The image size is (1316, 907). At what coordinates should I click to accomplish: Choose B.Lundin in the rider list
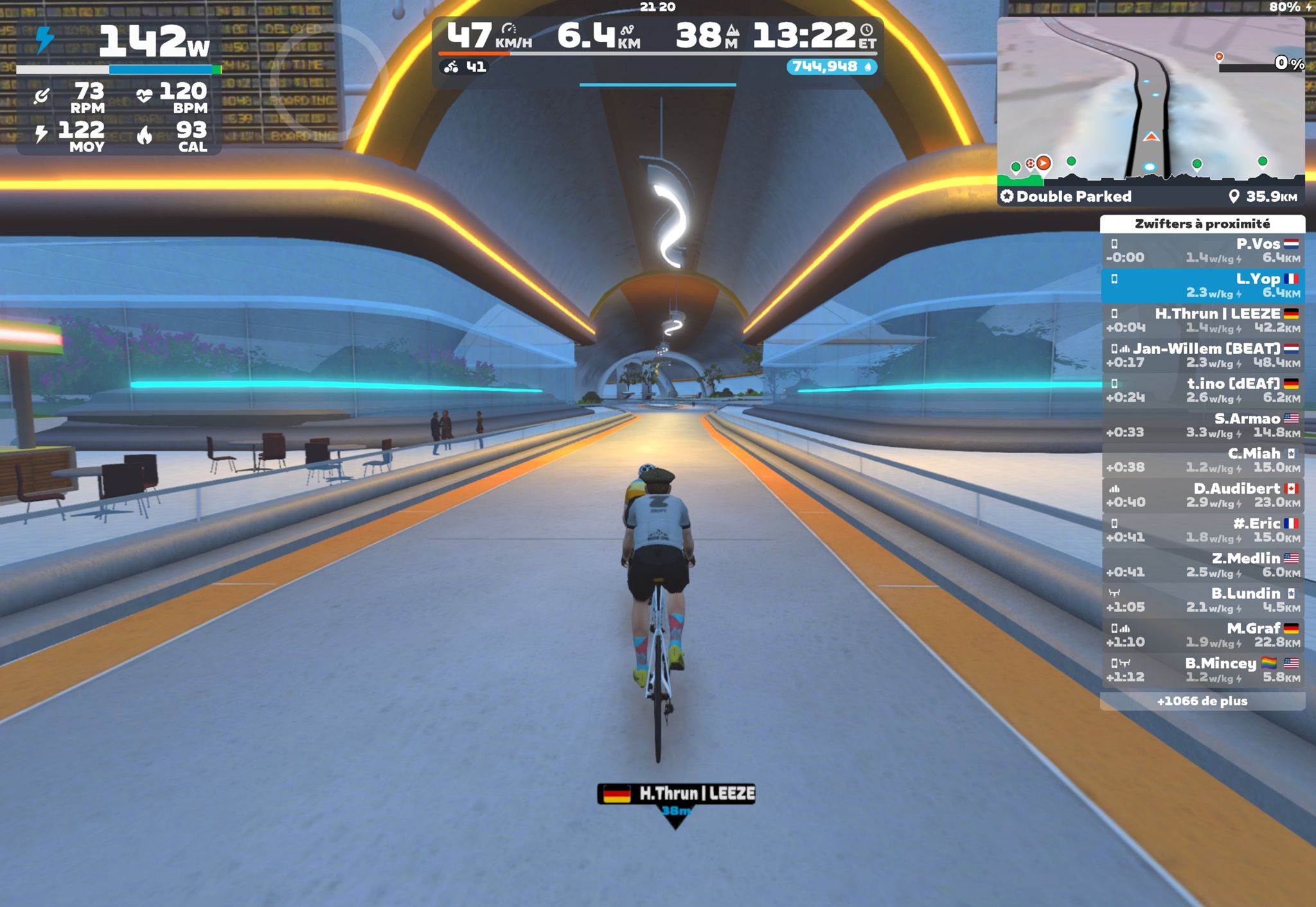(x=1202, y=600)
